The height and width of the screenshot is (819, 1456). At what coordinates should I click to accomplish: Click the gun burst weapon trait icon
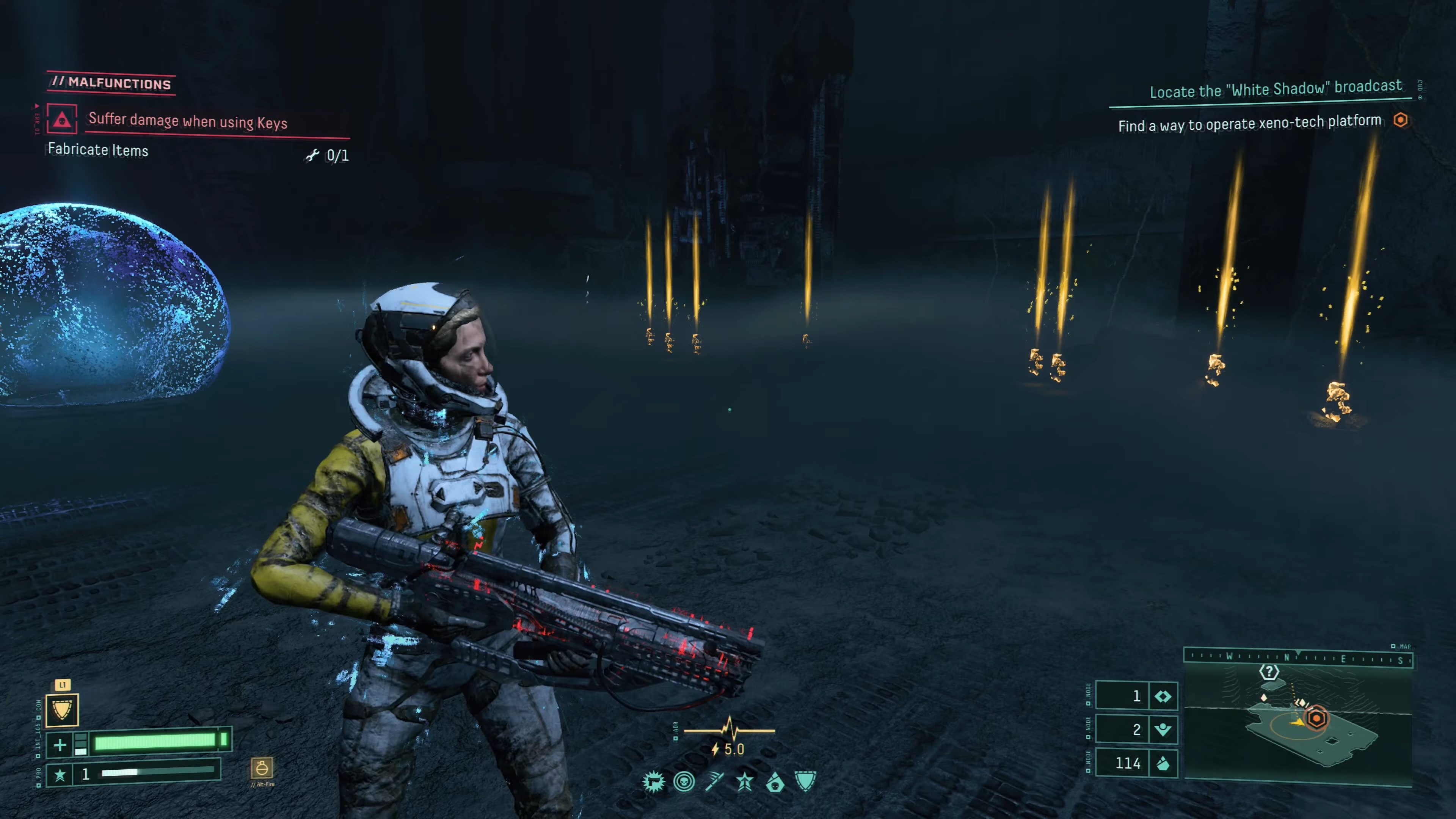tap(653, 782)
